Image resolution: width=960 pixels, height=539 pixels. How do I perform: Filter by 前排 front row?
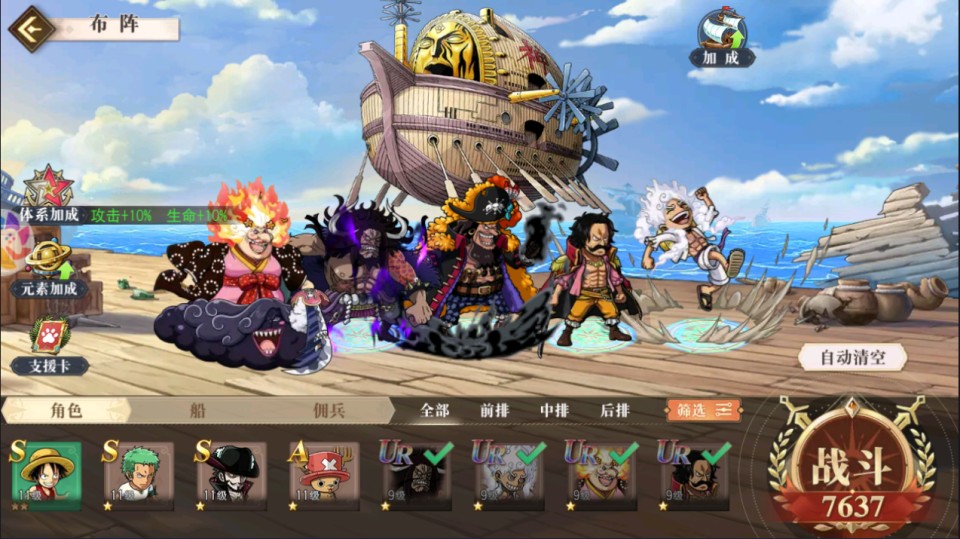tap(494, 410)
